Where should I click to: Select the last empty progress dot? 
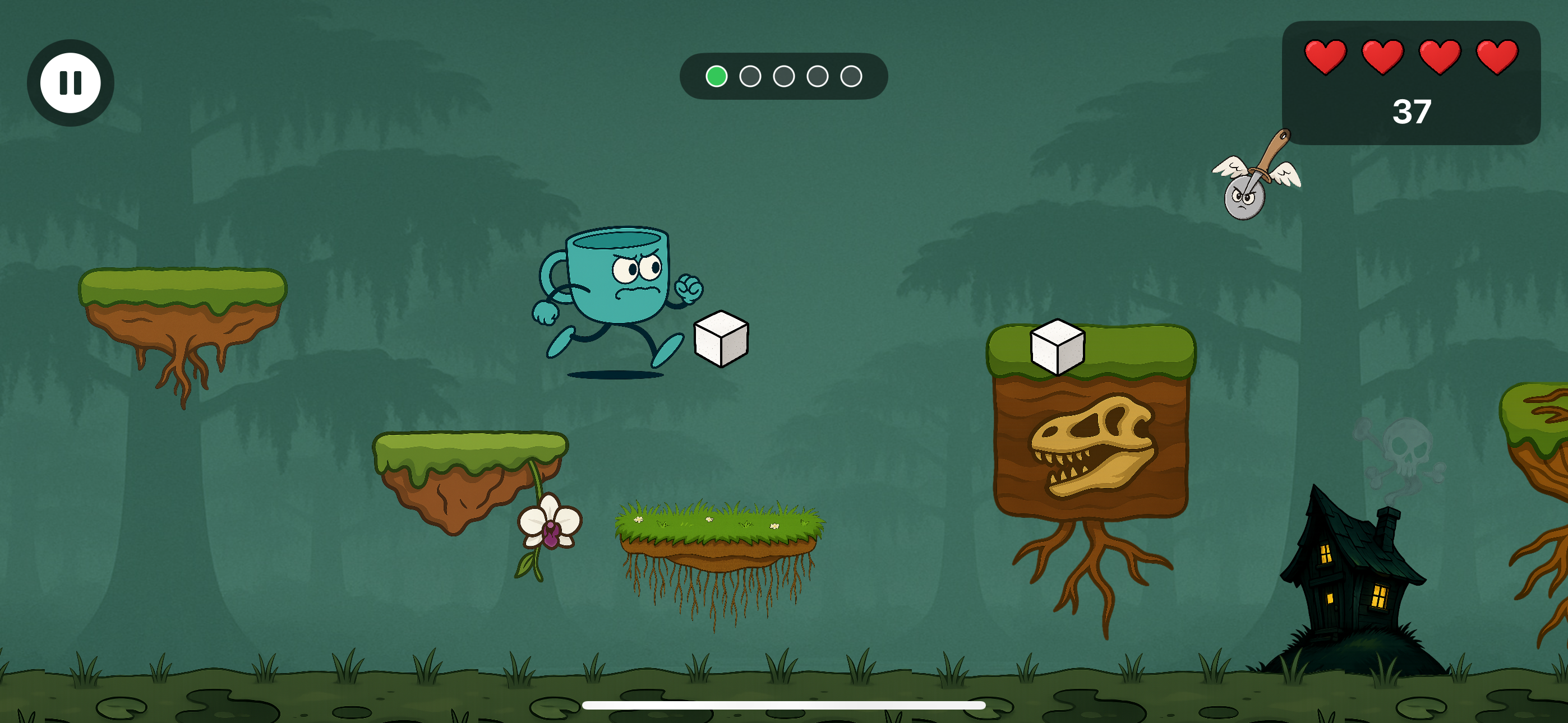pos(851,76)
